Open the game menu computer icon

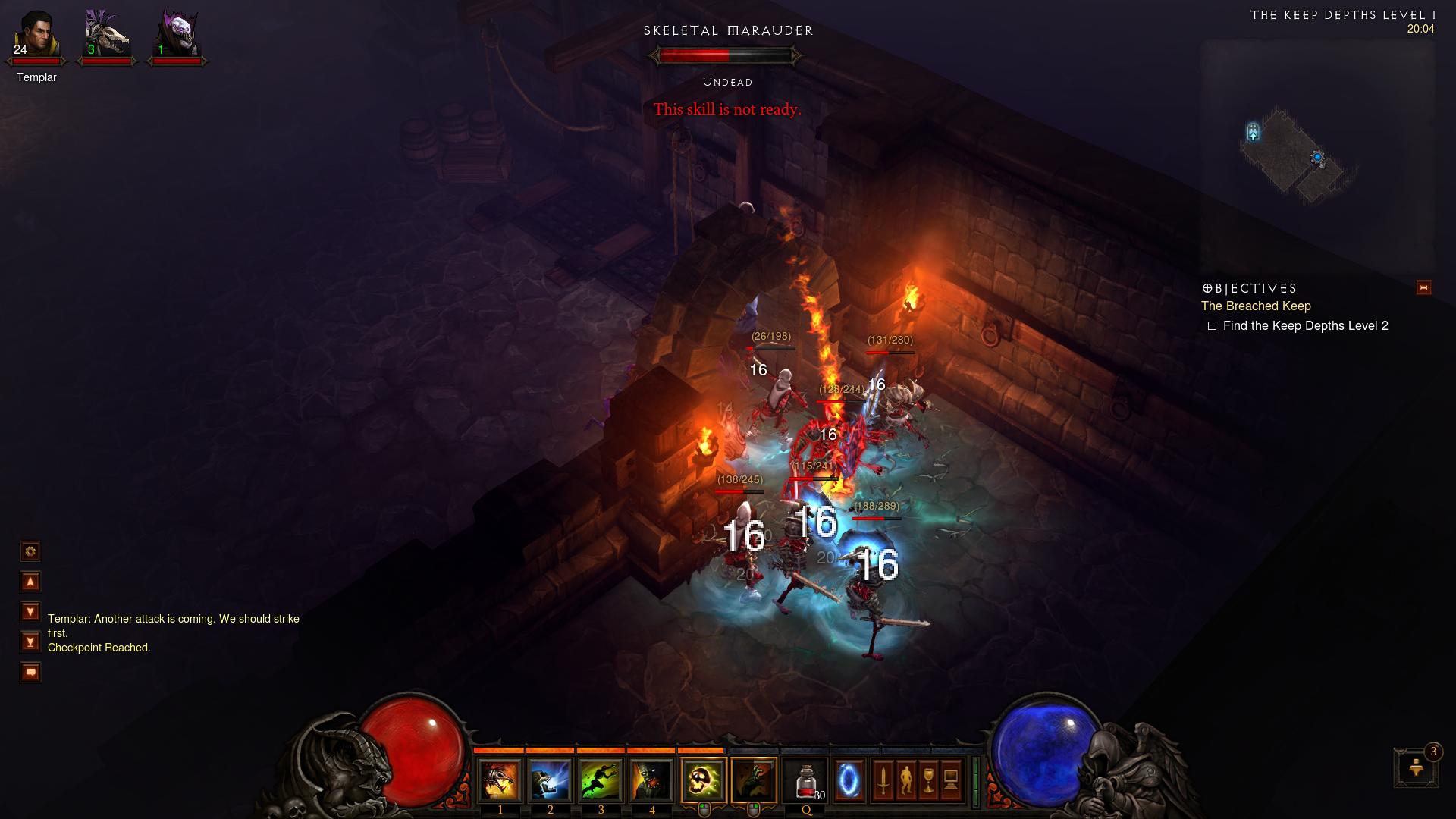point(951,780)
